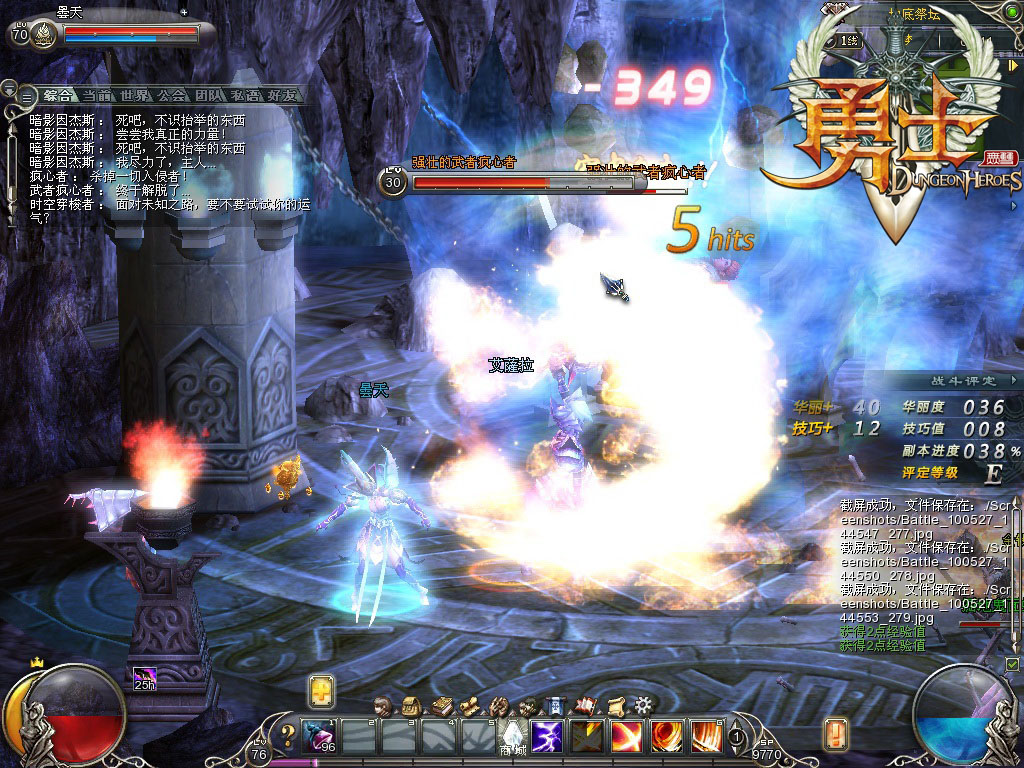Click the orange exclamation notification button
Screen dimensions: 1024x768
(836, 734)
